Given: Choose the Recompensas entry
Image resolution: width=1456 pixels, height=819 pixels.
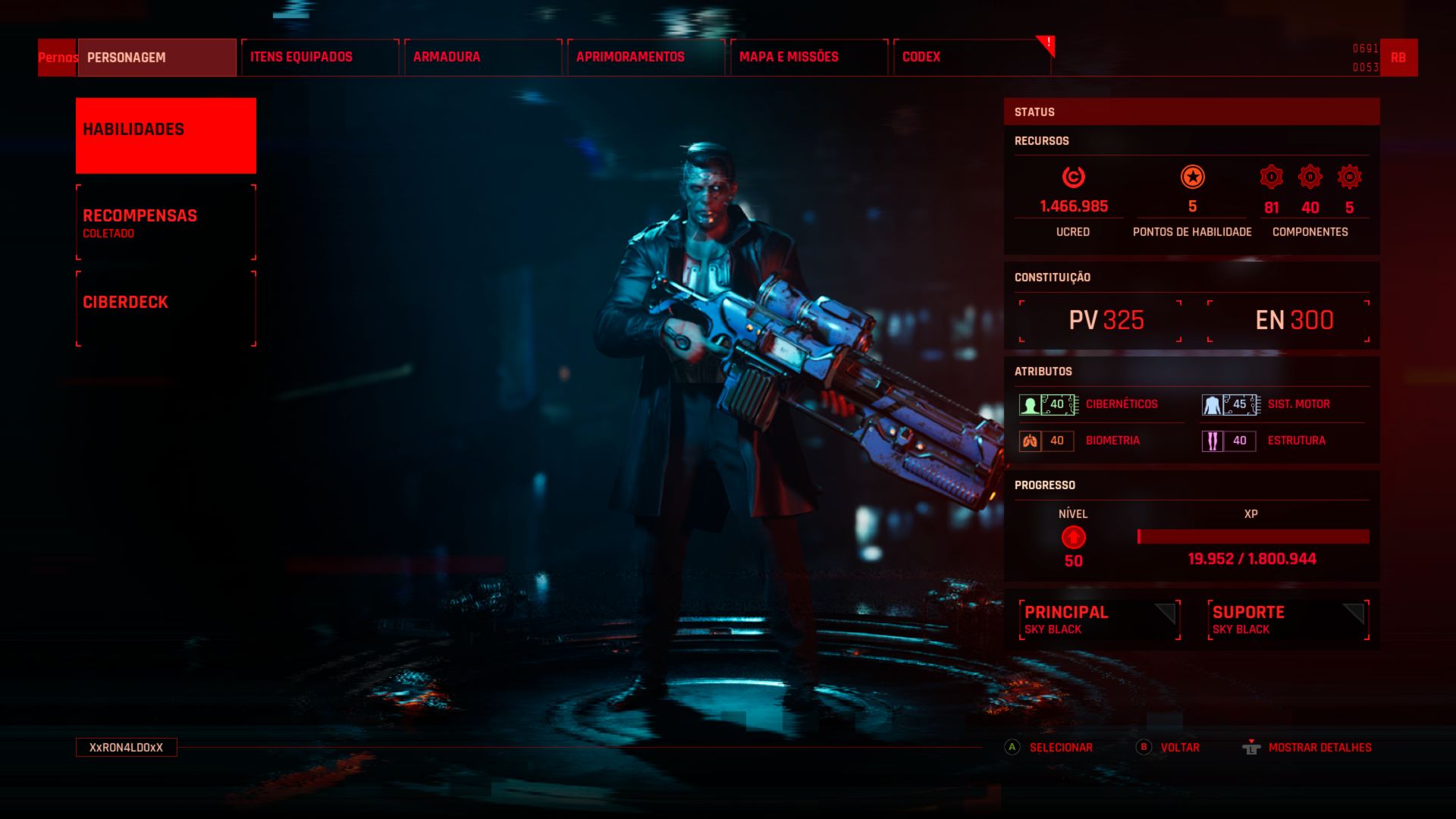Looking at the screenshot, I should (166, 222).
